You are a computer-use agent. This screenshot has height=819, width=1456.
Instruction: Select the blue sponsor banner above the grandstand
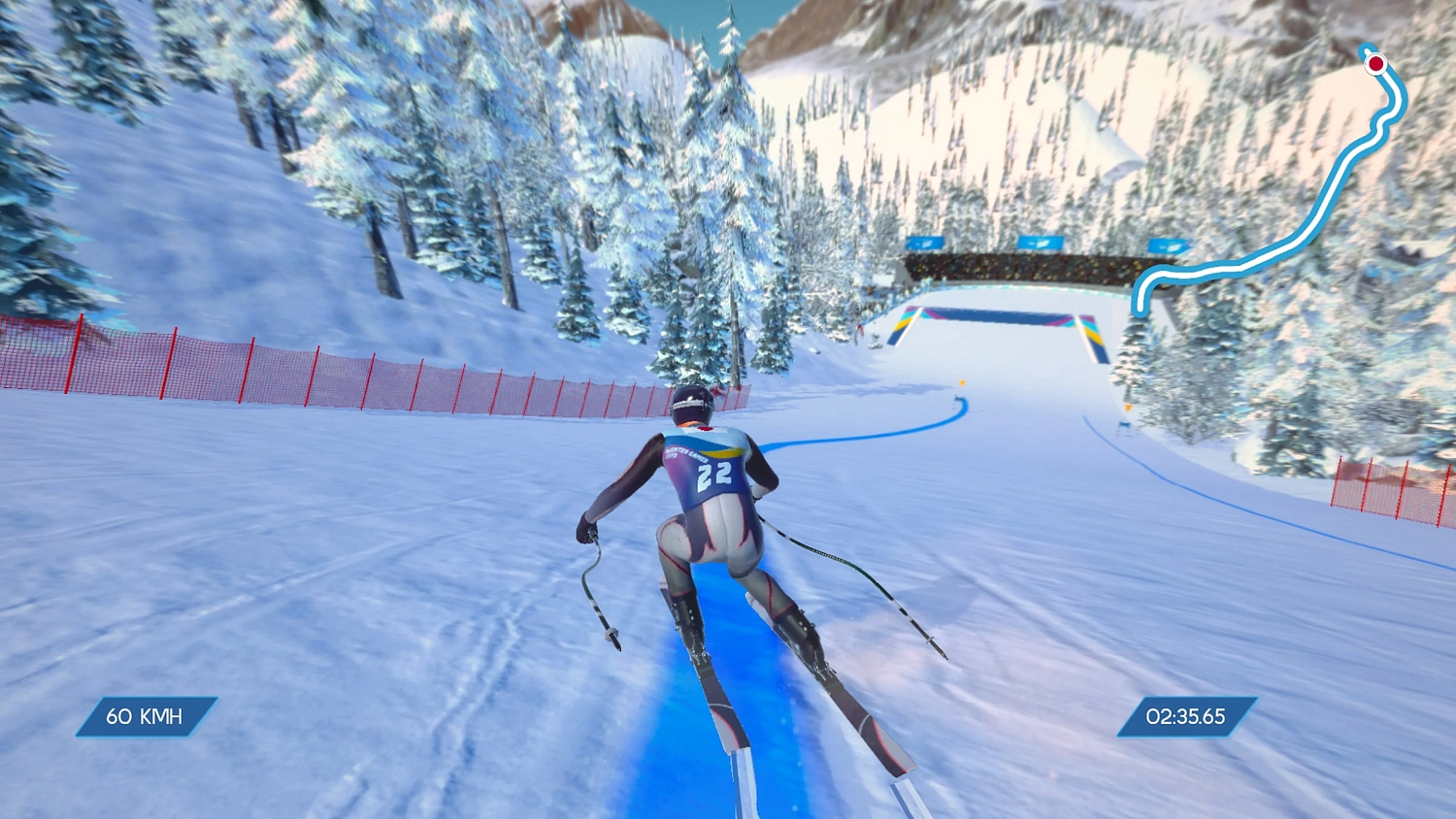(x=1041, y=244)
